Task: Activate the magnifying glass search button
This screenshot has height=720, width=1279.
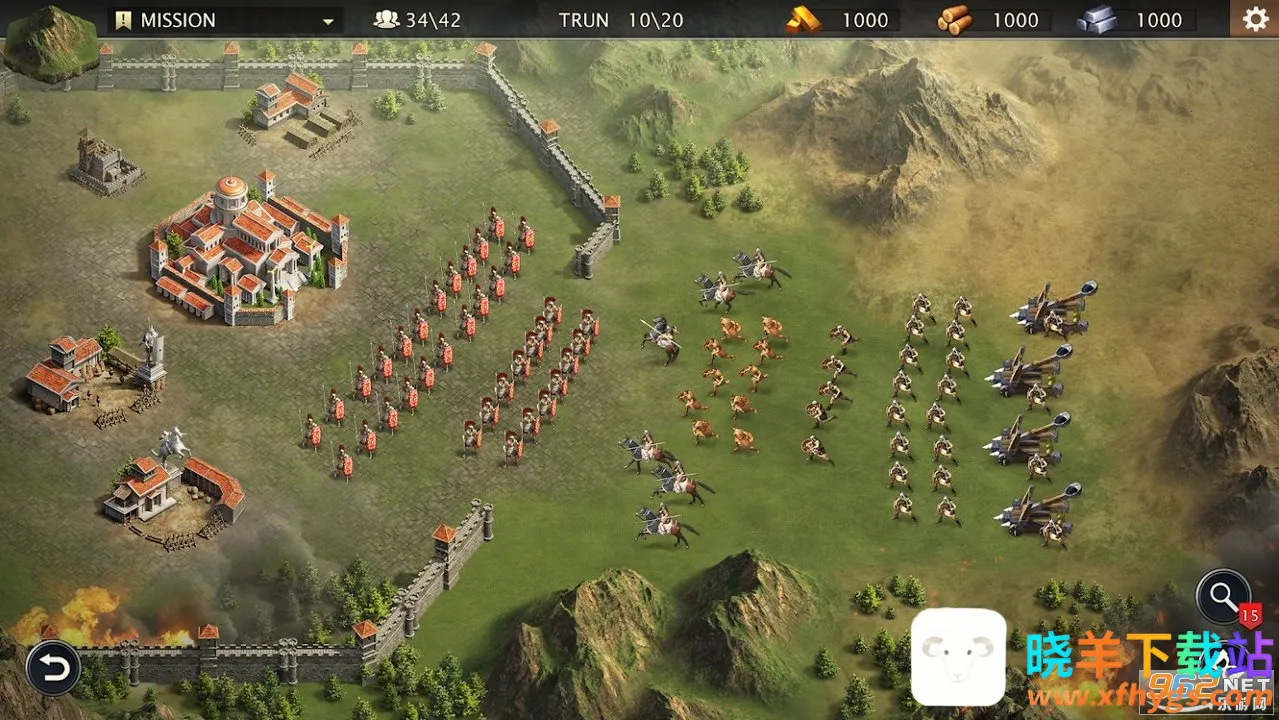Action: tap(1223, 596)
